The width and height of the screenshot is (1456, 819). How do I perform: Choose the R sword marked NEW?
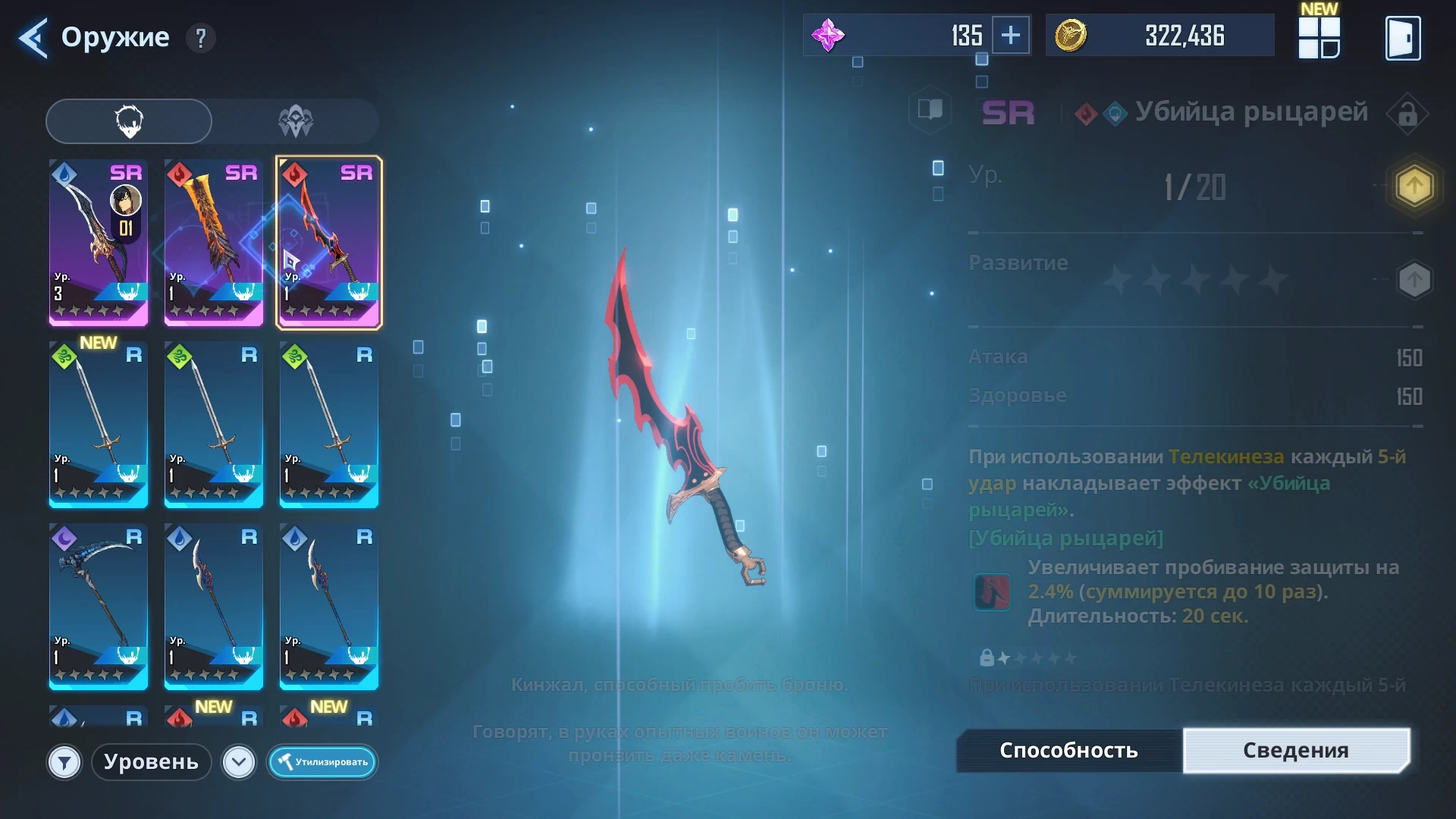coord(99,425)
